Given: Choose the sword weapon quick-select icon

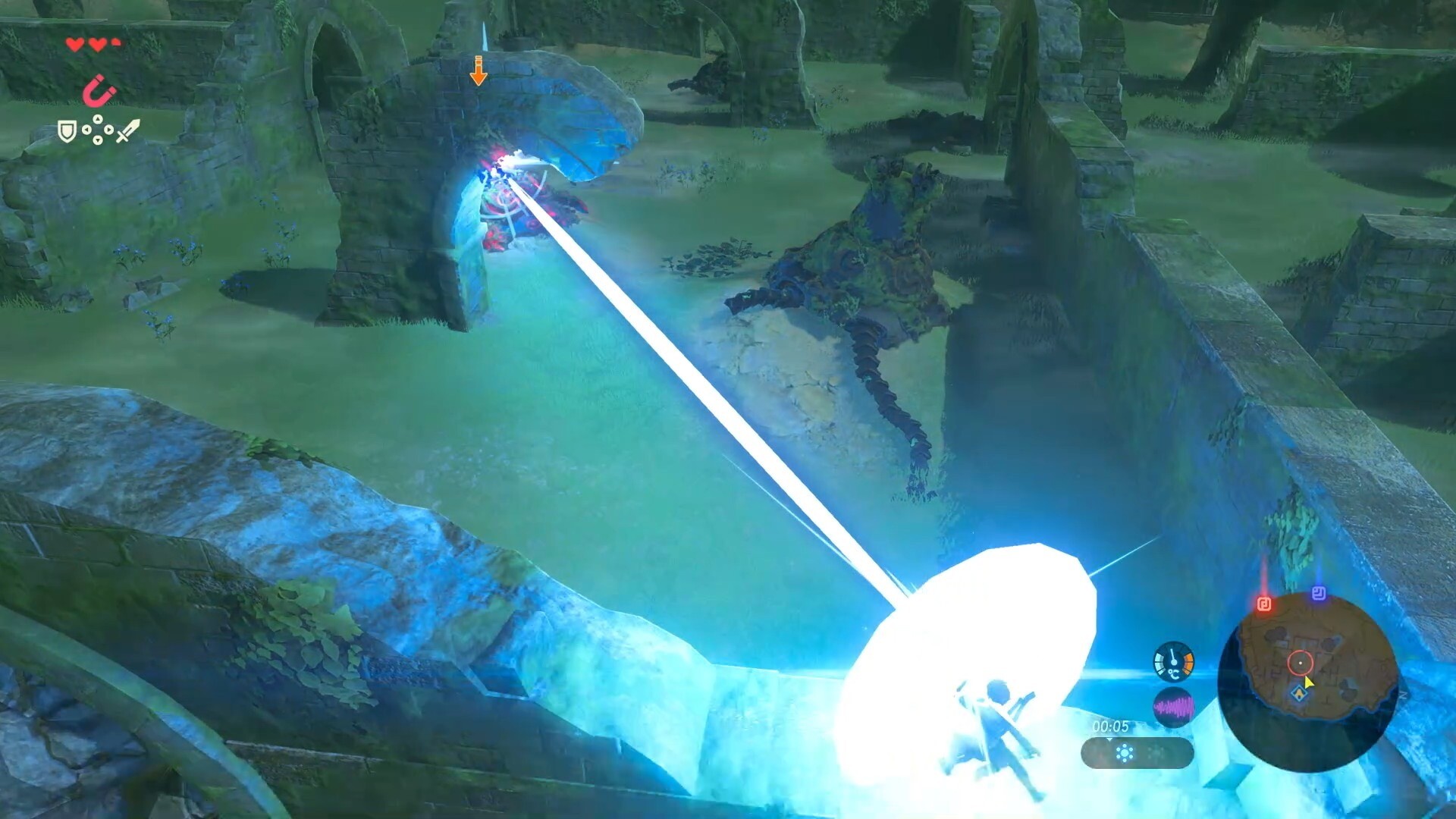Looking at the screenshot, I should pyautogui.click(x=127, y=131).
